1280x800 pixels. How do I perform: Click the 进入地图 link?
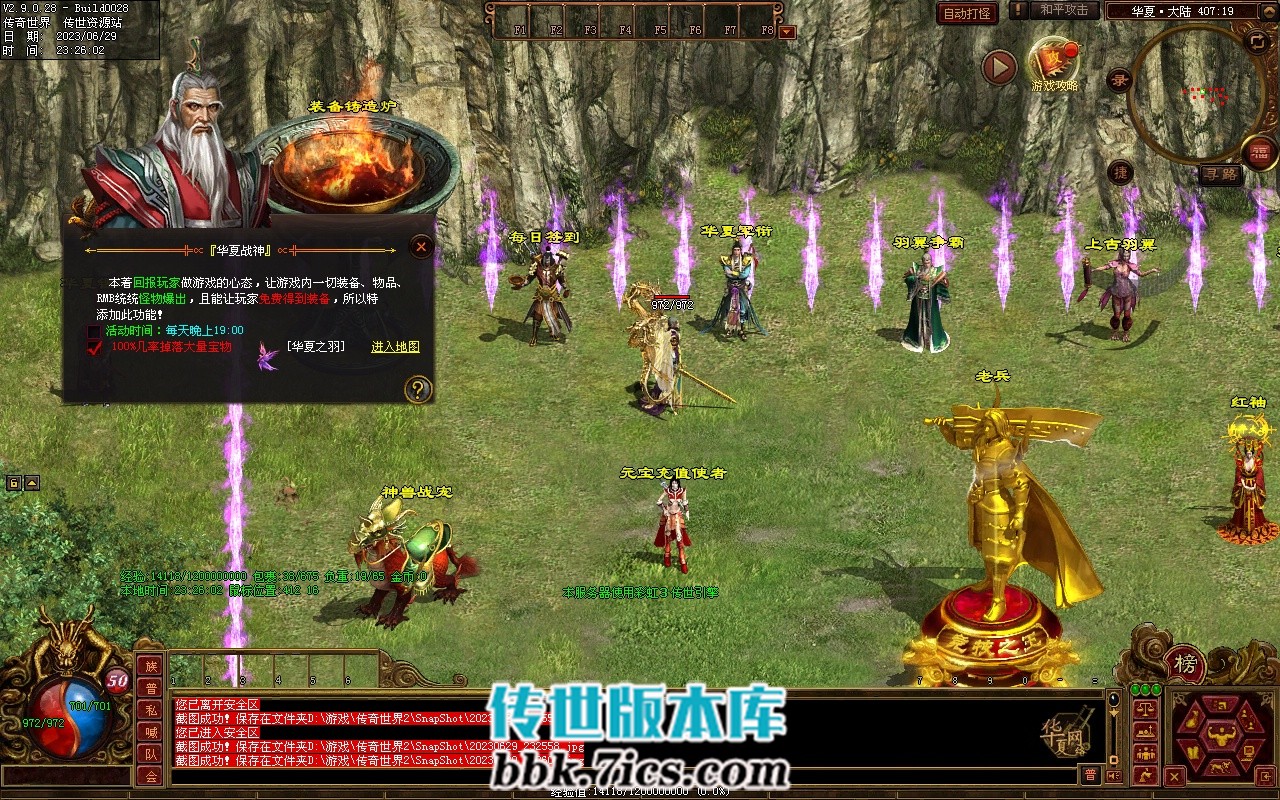395,347
